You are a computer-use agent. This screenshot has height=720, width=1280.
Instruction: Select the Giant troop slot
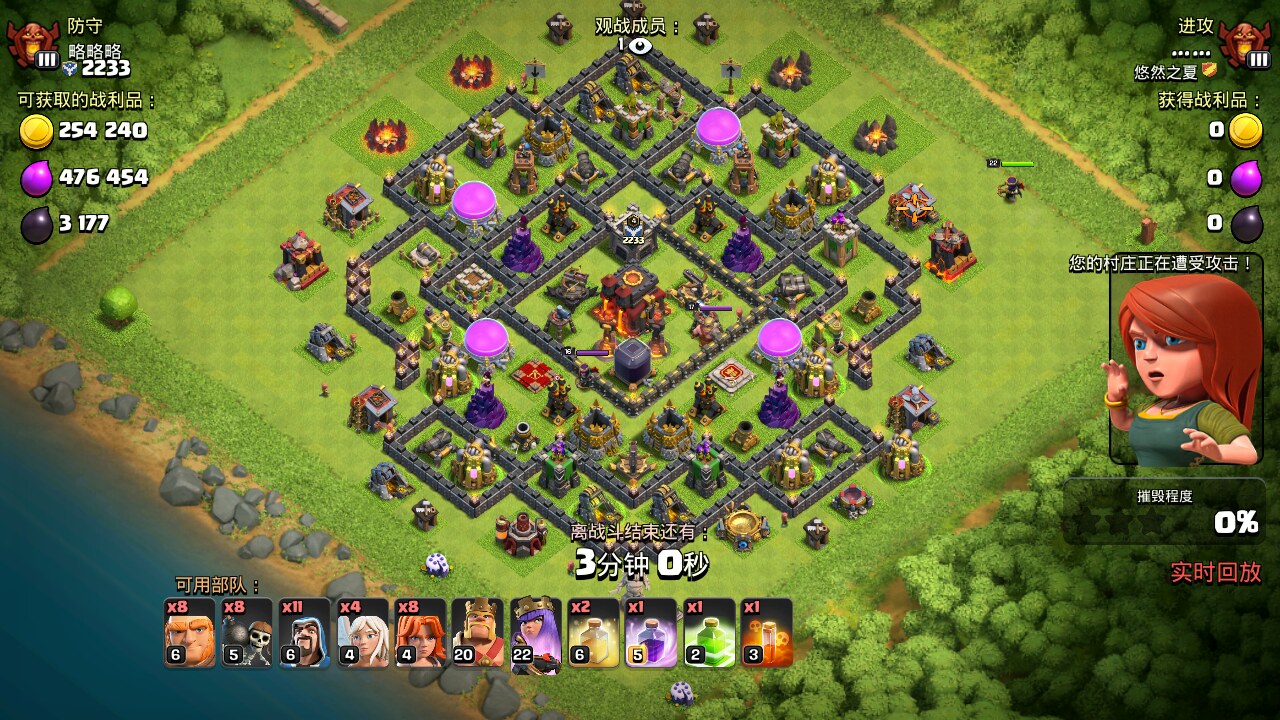click(x=190, y=633)
